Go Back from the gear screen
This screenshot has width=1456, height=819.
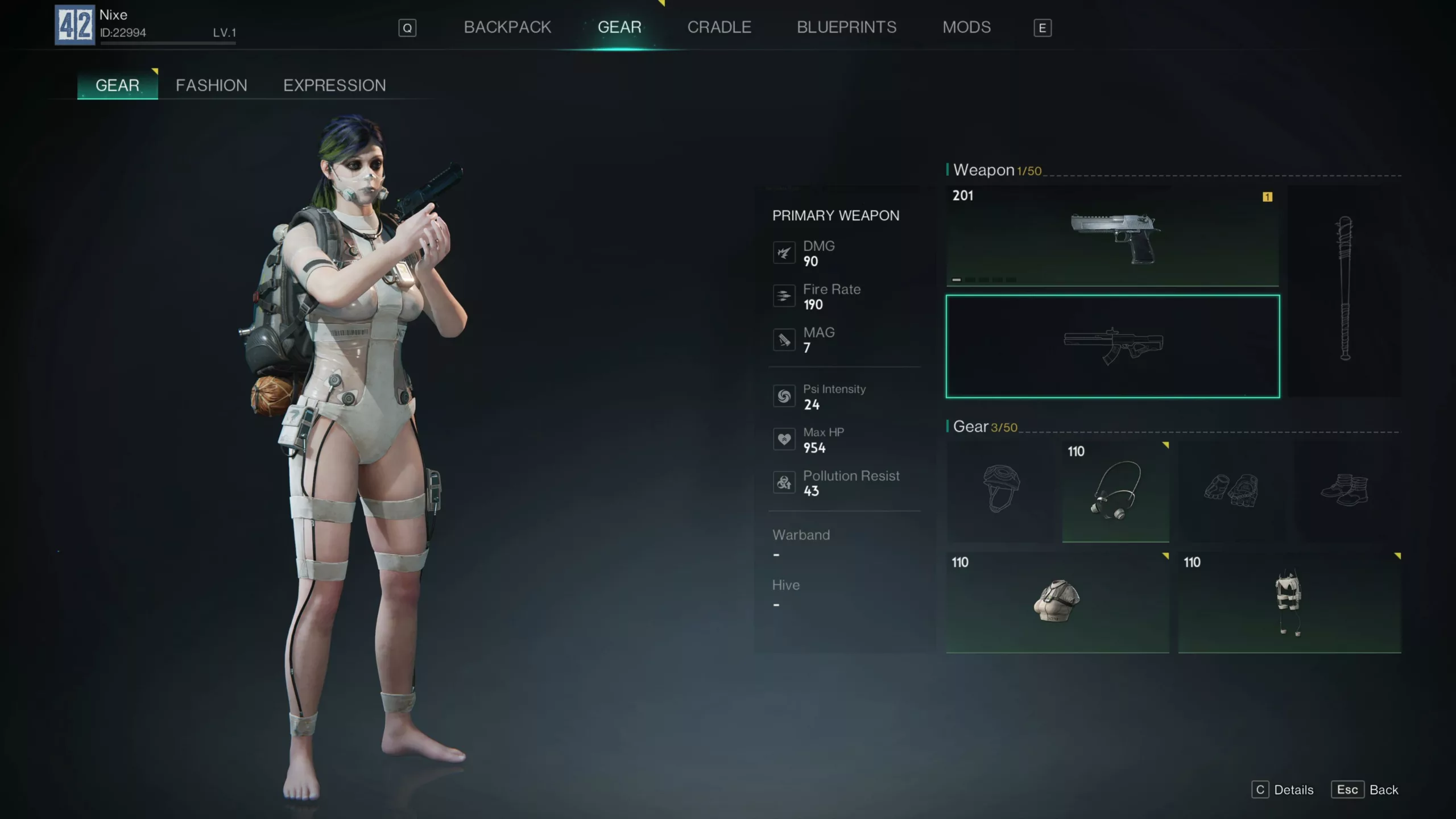(x=1364, y=790)
